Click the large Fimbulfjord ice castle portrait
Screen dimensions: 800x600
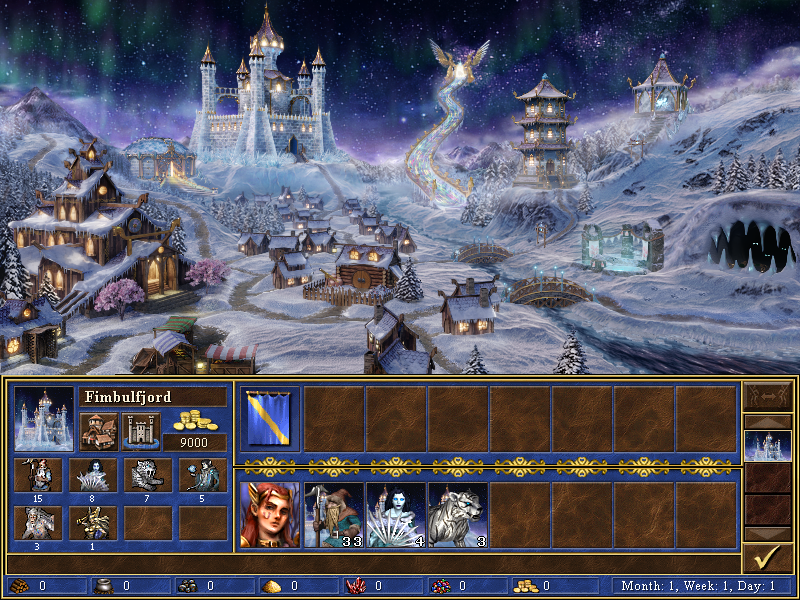[x=44, y=419]
